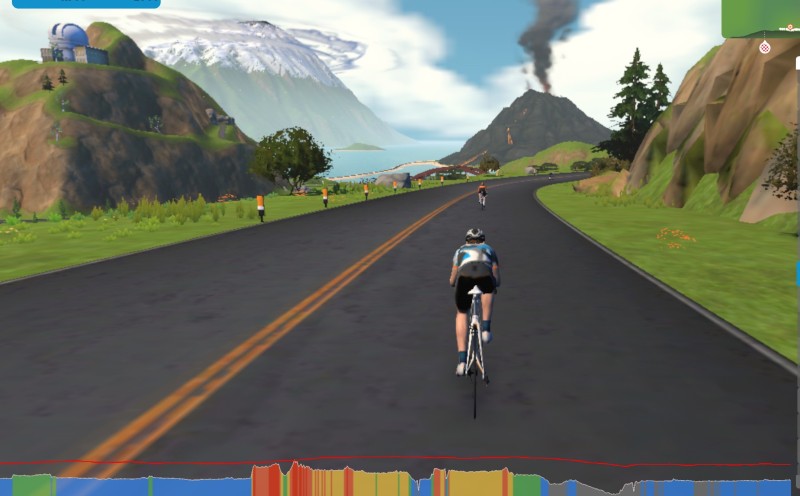Click the green minimap panel
Image resolution: width=800 pixels, height=496 pixels.
tap(761, 17)
